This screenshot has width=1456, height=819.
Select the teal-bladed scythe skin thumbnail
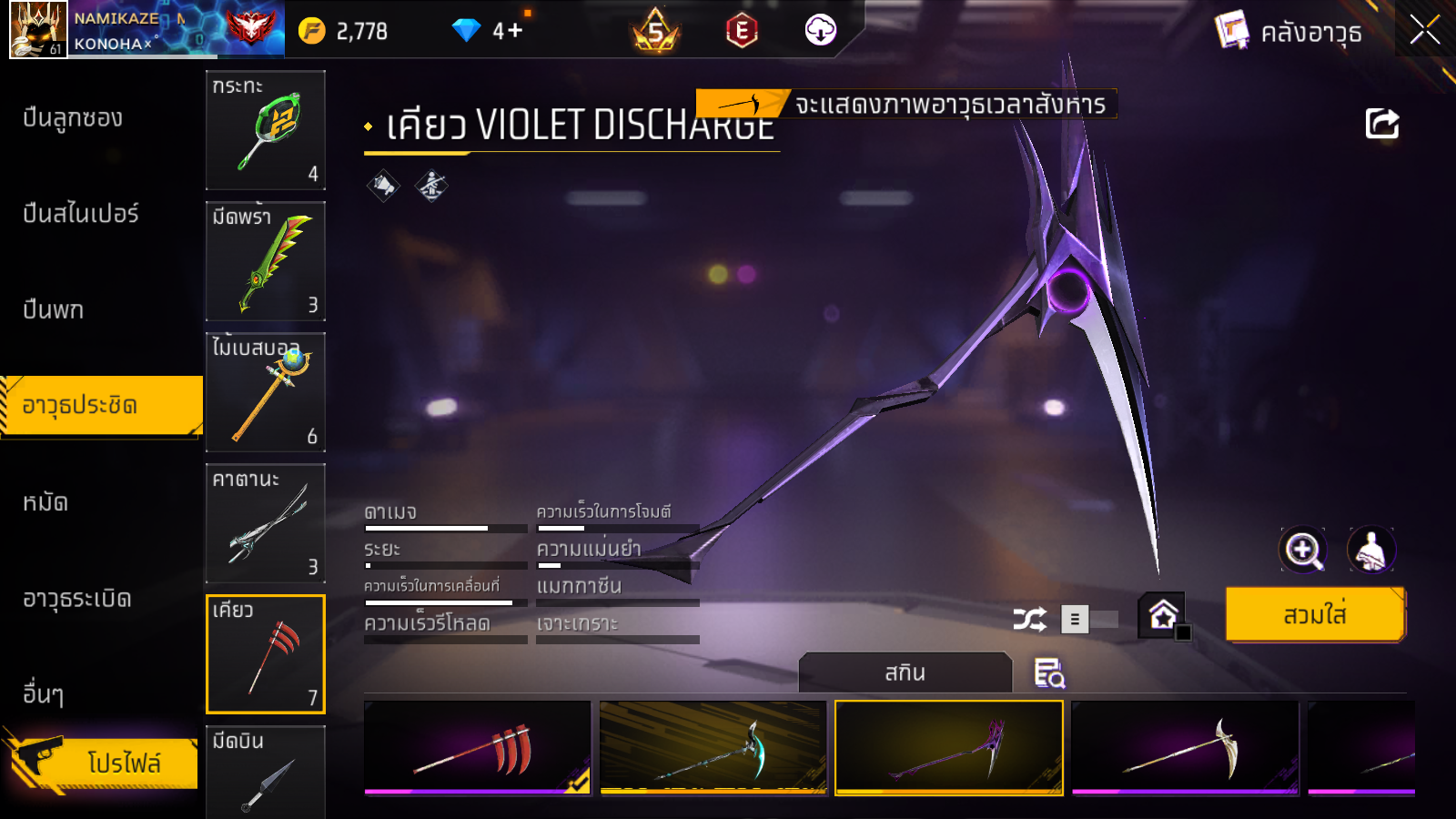(713, 747)
